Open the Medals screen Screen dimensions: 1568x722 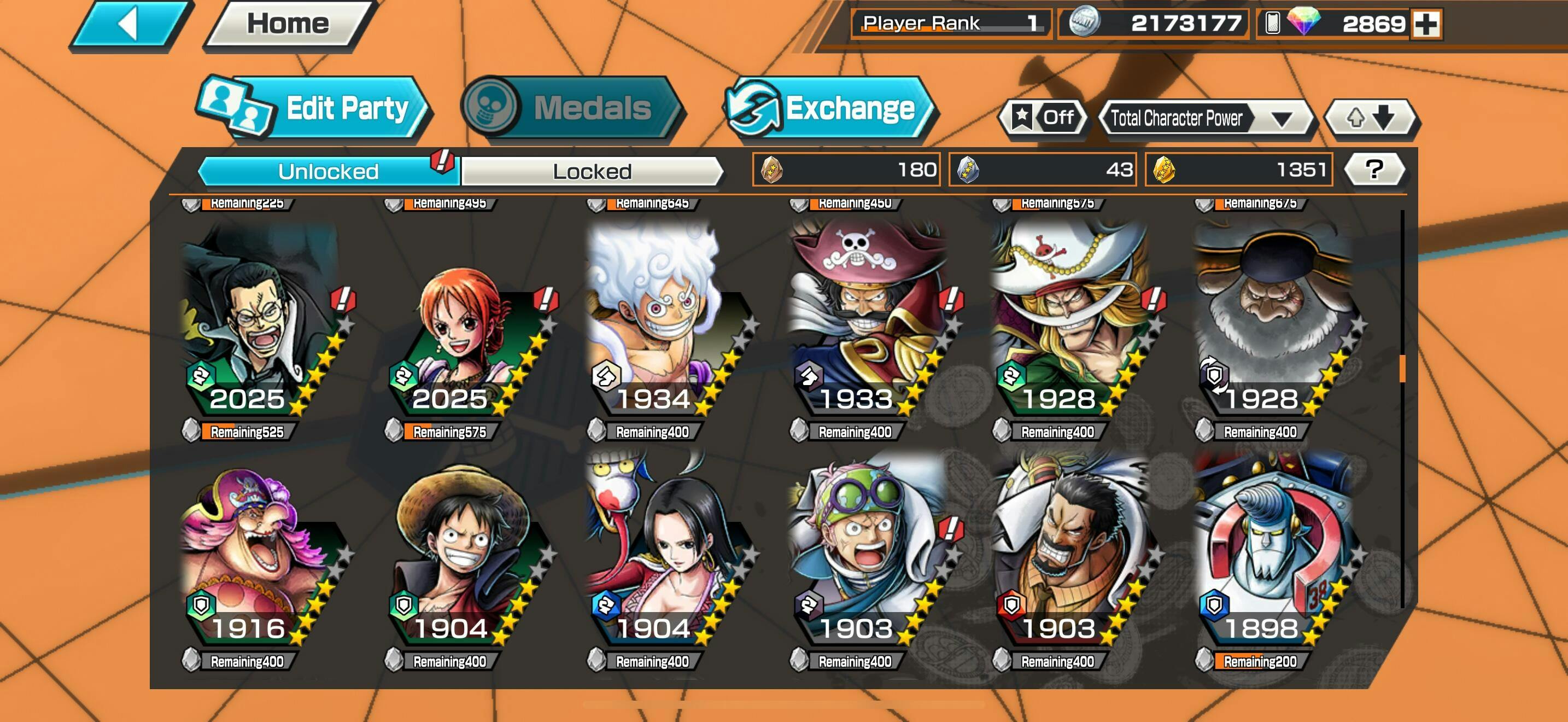[x=572, y=108]
